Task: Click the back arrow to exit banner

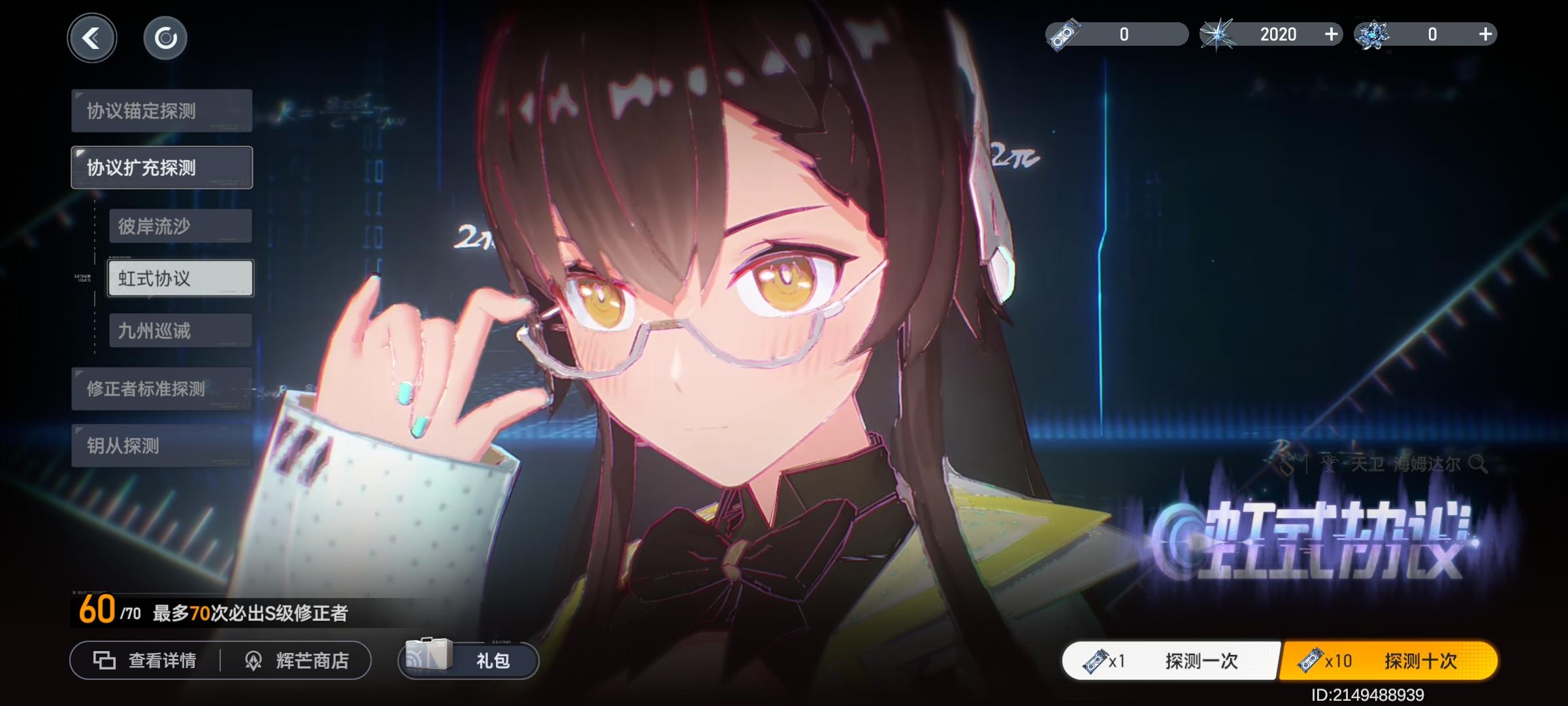Action: tap(92, 37)
